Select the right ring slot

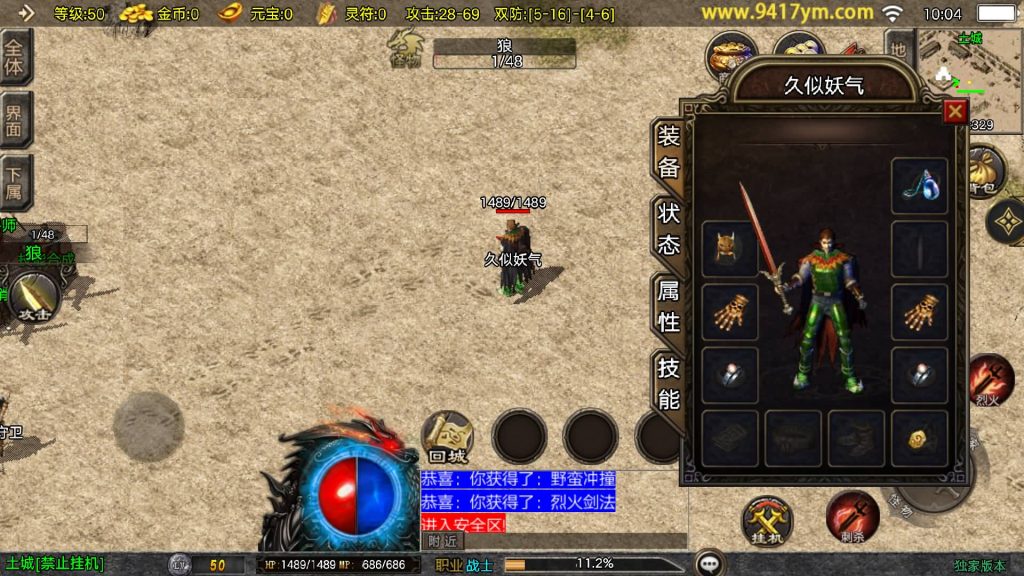click(x=919, y=375)
